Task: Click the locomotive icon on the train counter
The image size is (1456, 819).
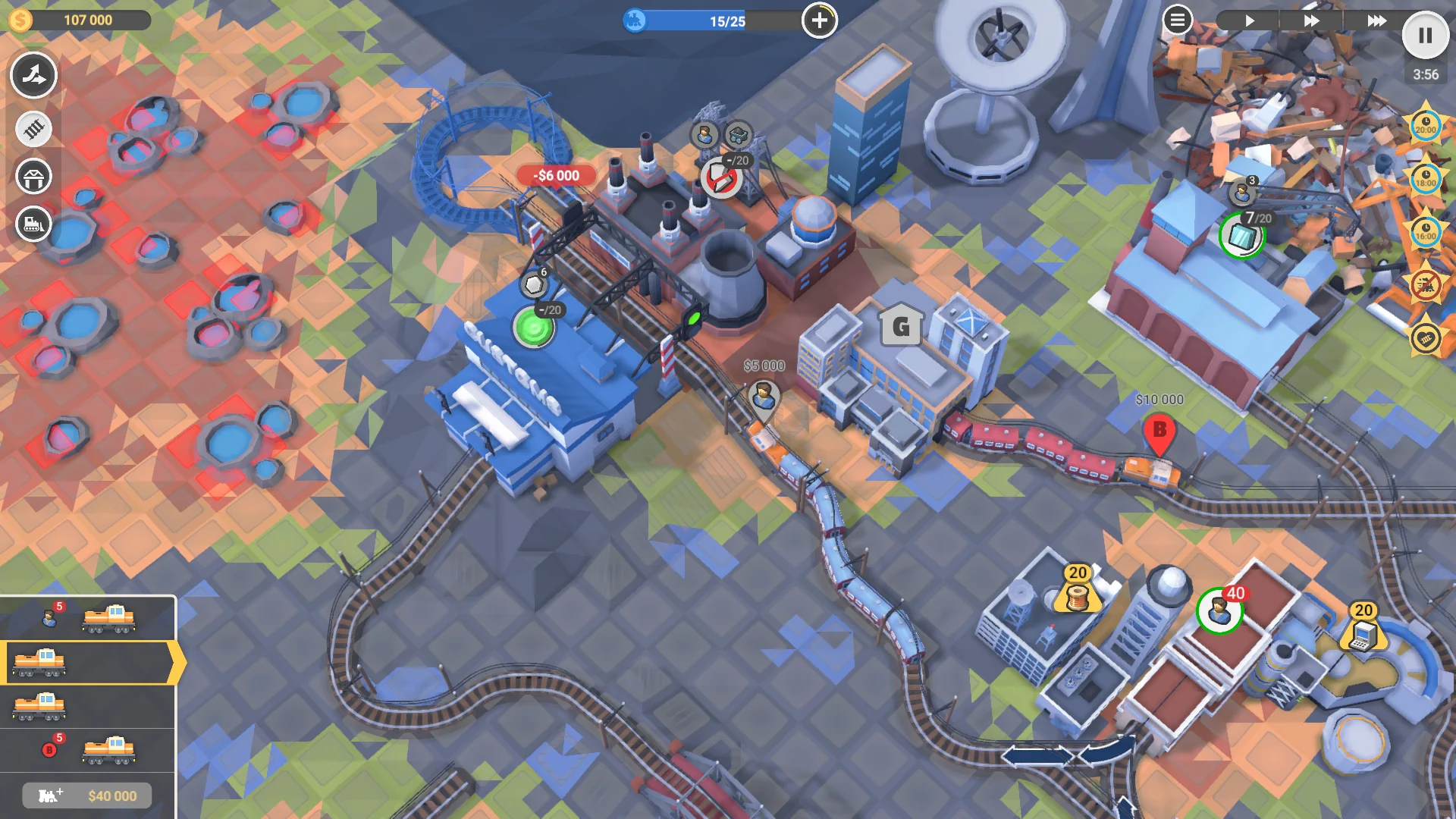Action: pos(635,20)
